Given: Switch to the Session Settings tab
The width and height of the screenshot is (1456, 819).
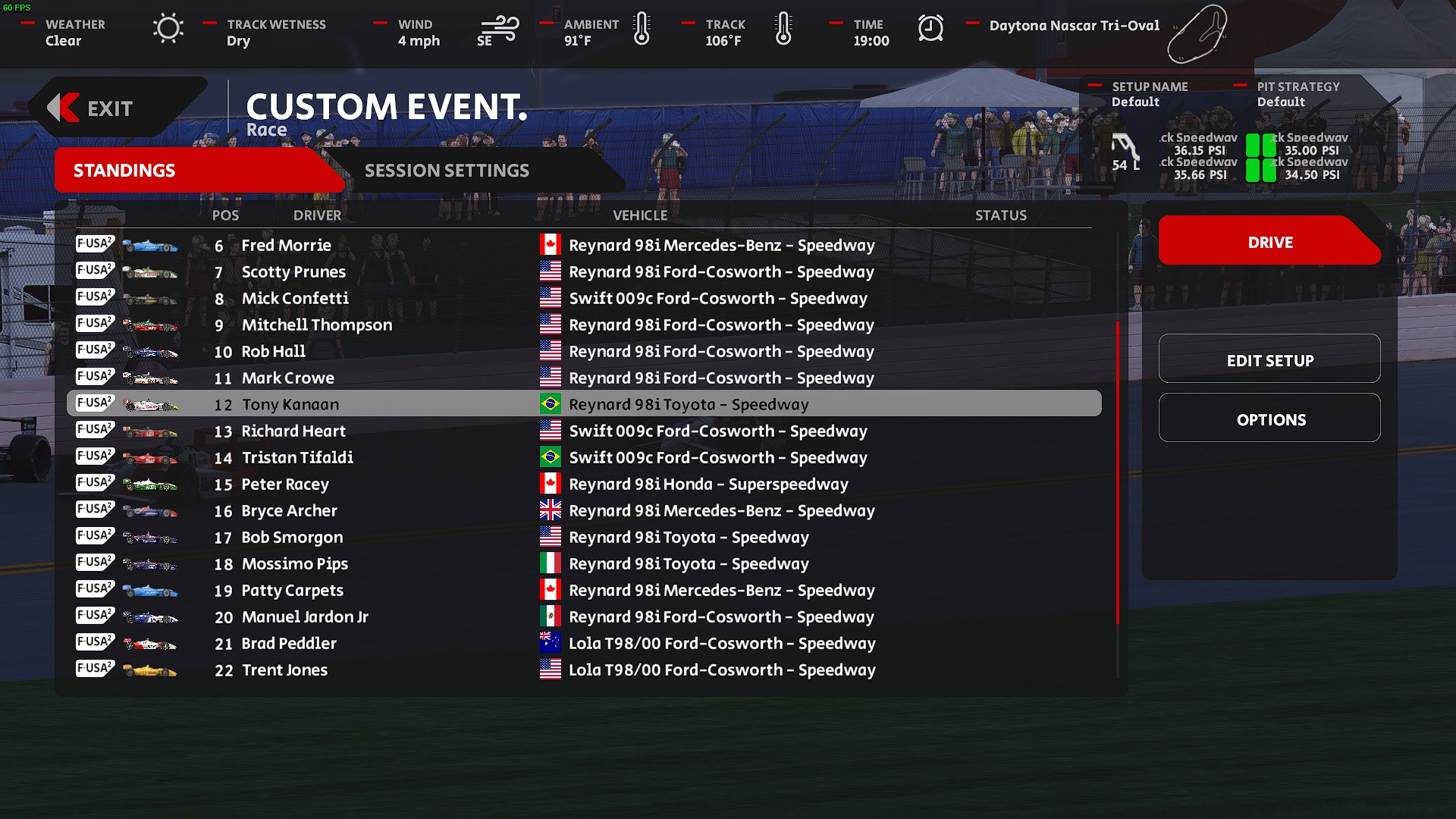Looking at the screenshot, I should (447, 171).
